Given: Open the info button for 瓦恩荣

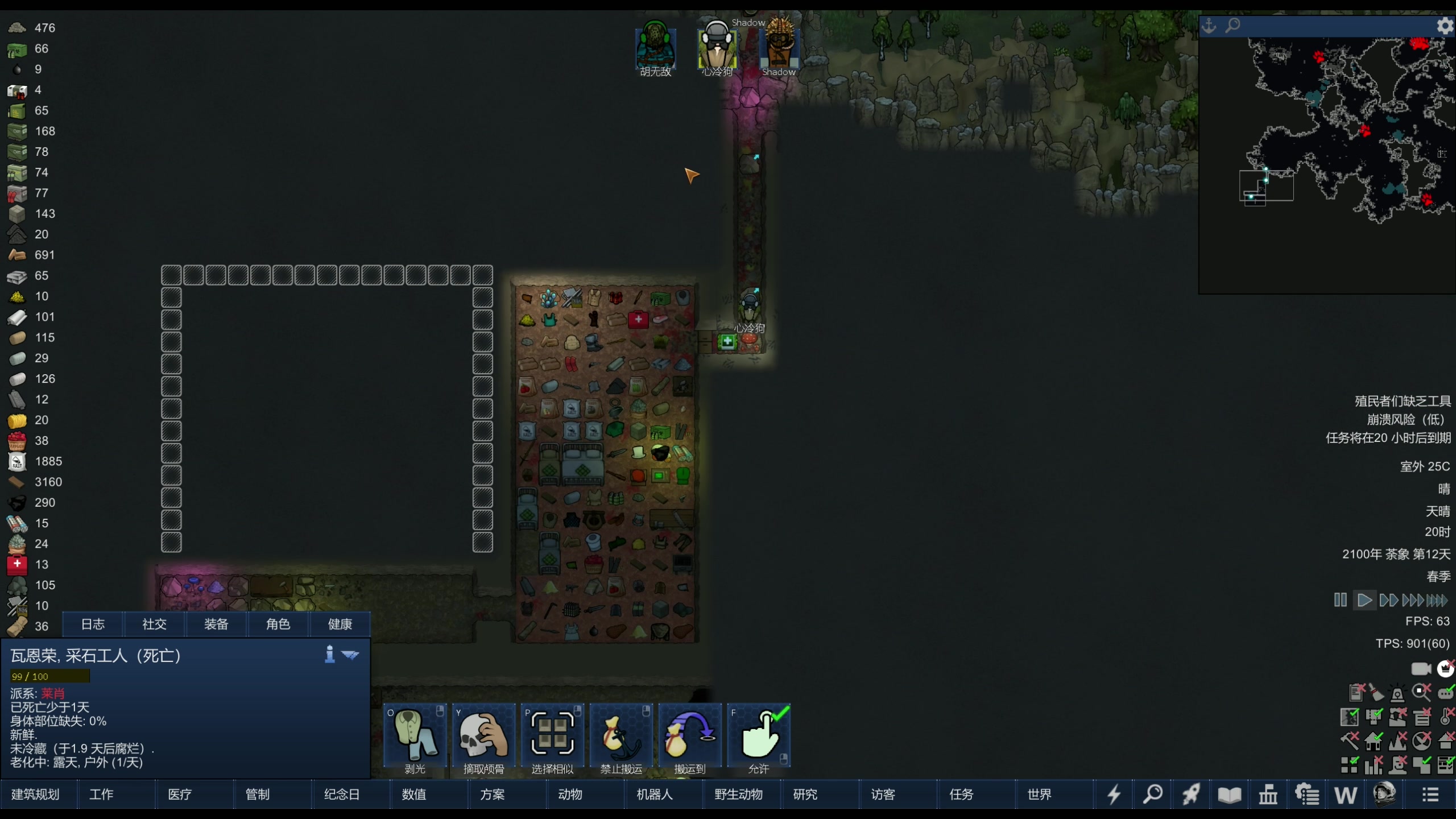Looking at the screenshot, I should click(329, 655).
